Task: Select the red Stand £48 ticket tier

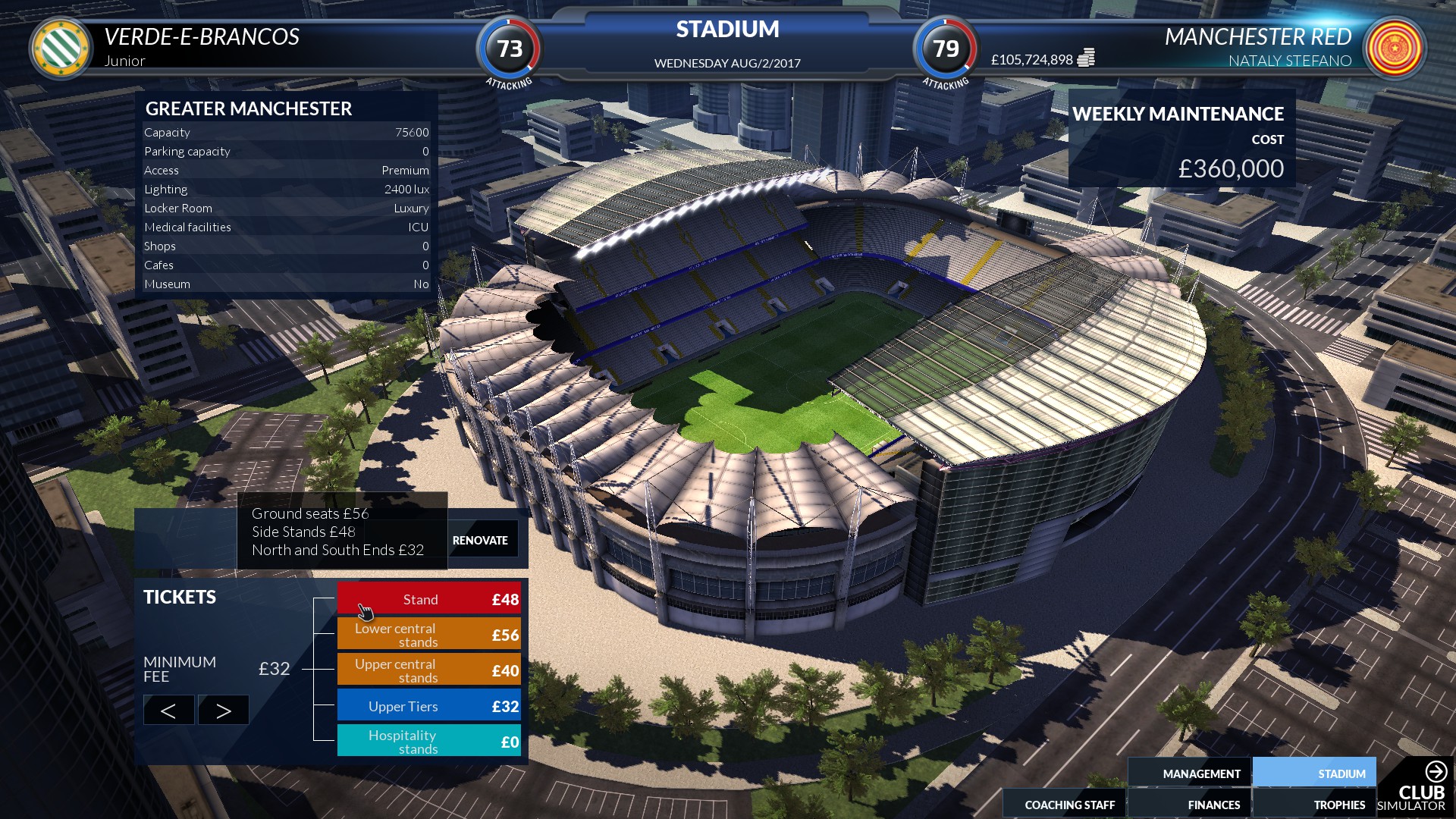Action: [428, 598]
